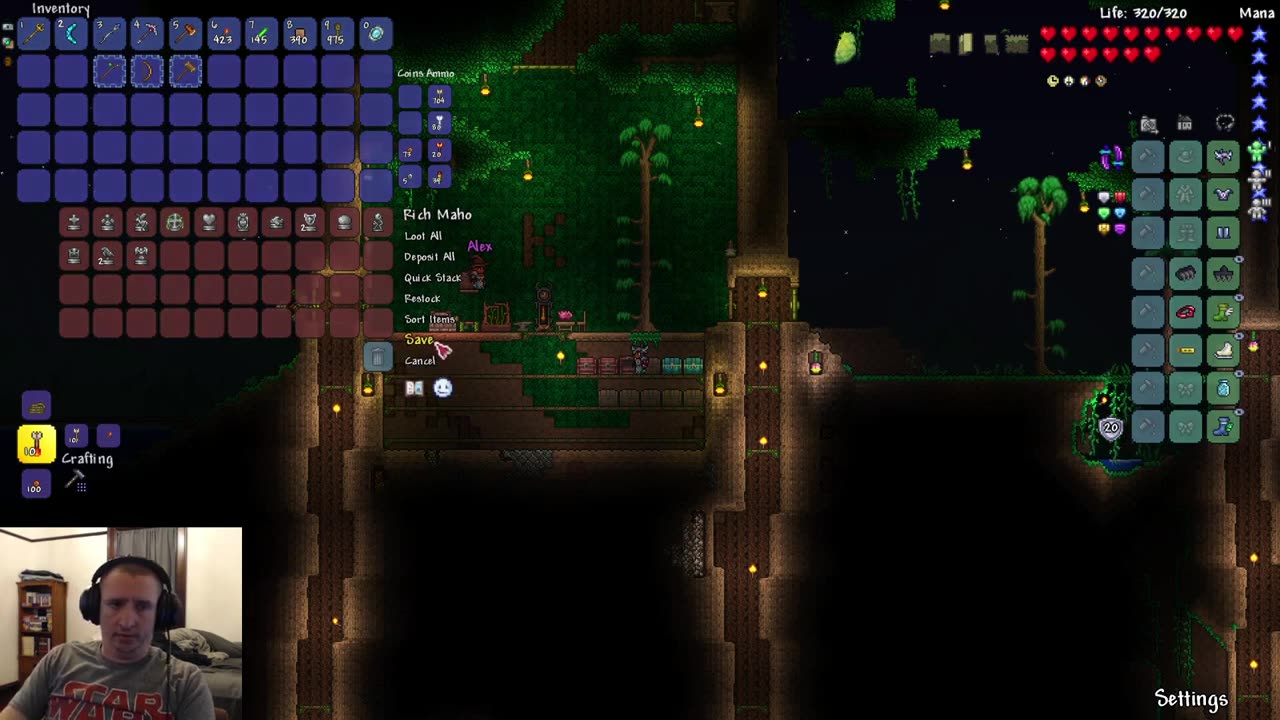Click the gold watch info icon under the hearts
Image resolution: width=1280 pixels, height=720 pixels.
pyautogui.click(x=1051, y=80)
